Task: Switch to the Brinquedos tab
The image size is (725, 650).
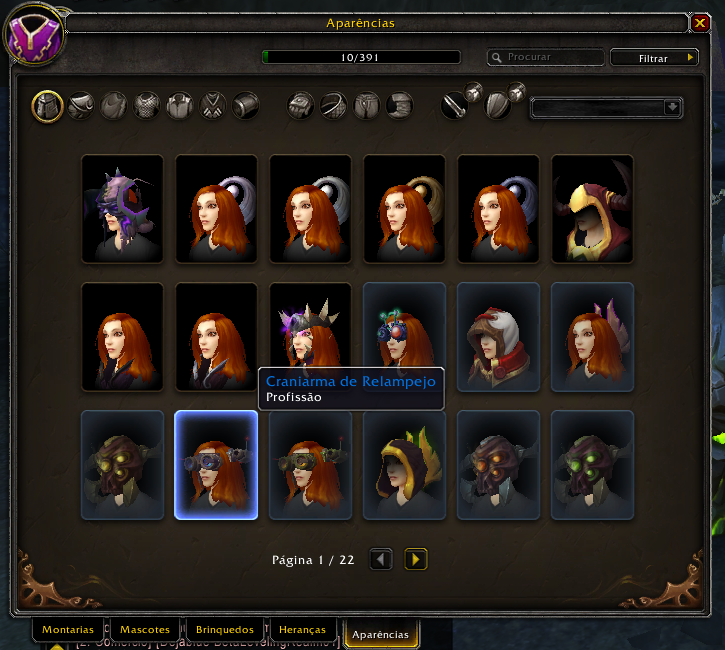Action: (225, 631)
